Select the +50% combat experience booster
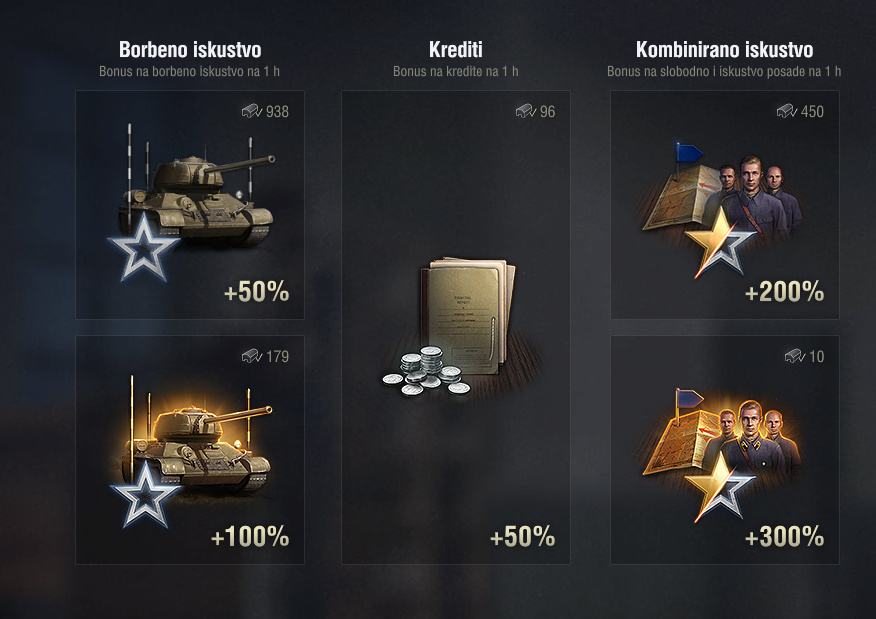 click(190, 205)
